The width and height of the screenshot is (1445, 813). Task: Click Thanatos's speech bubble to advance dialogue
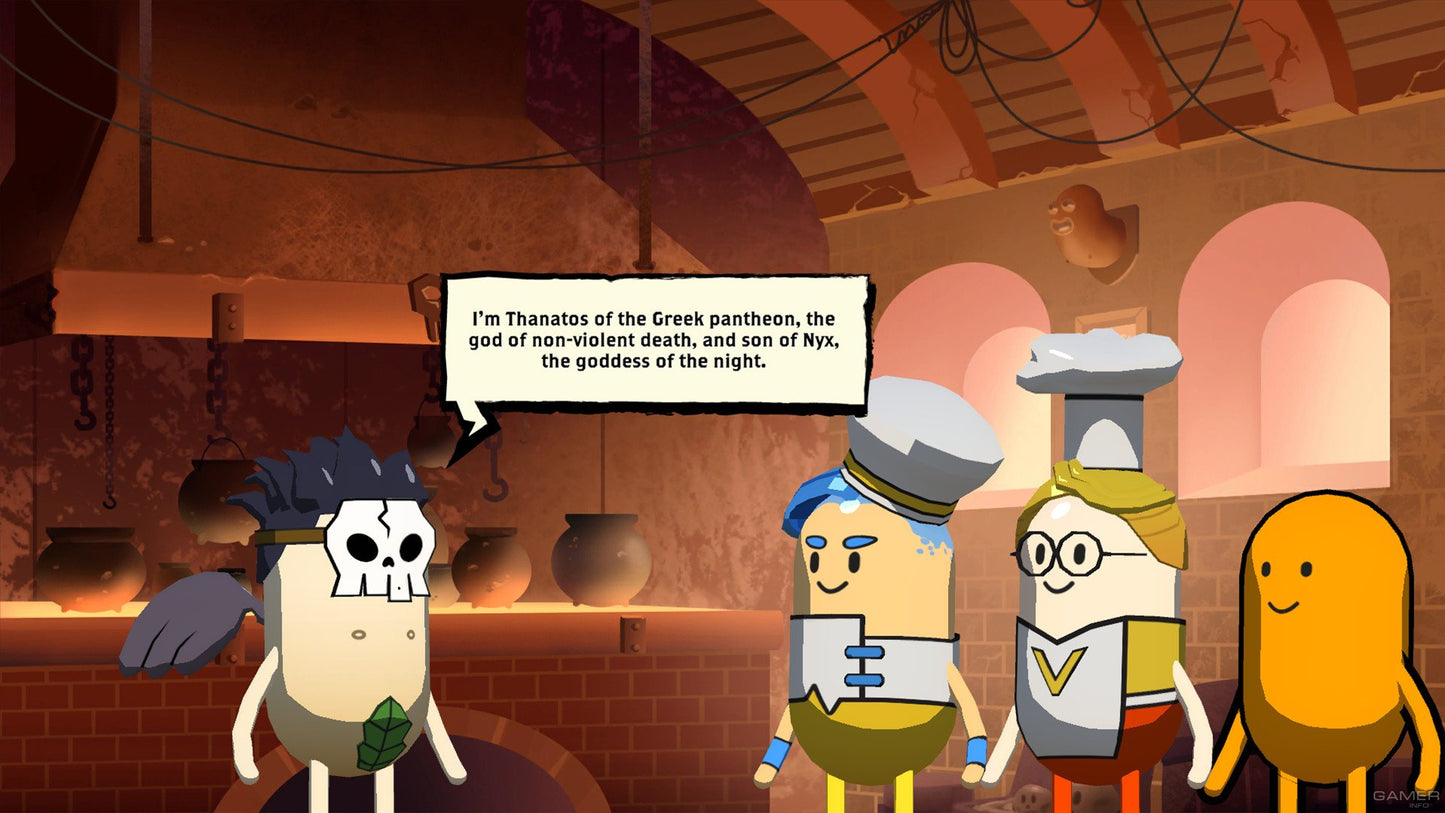coord(655,341)
